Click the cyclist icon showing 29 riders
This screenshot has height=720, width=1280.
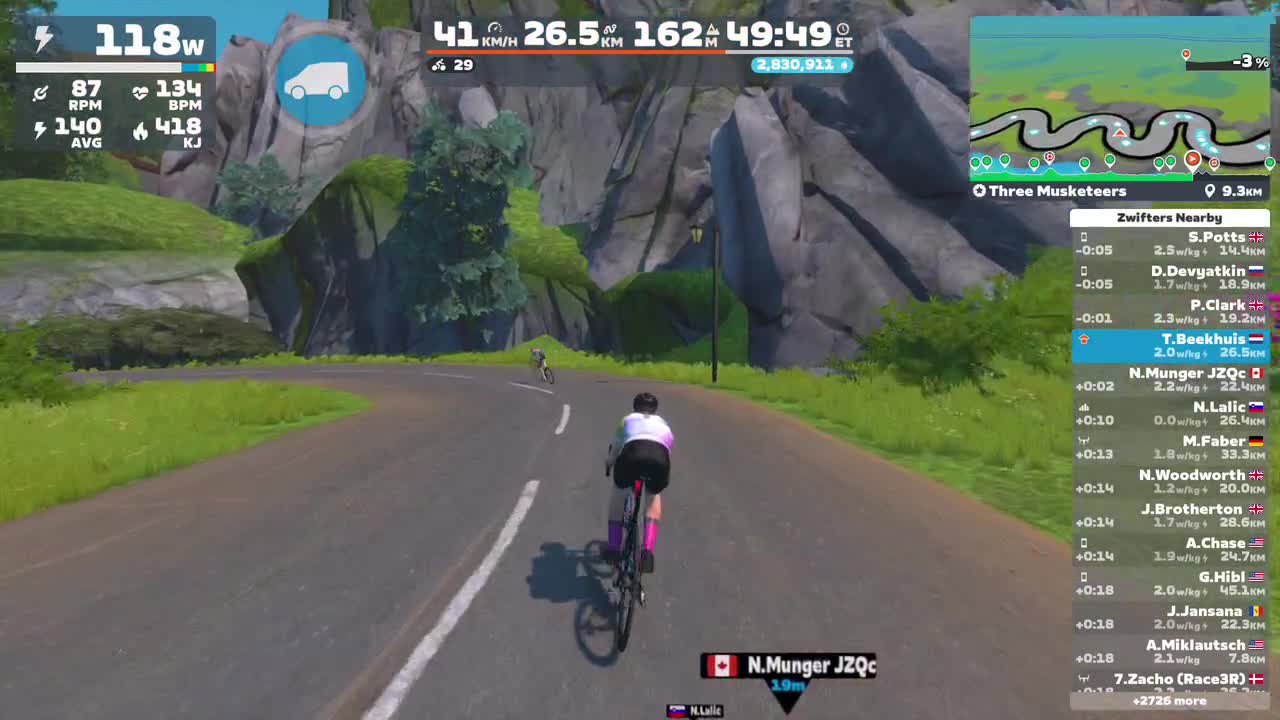438,66
